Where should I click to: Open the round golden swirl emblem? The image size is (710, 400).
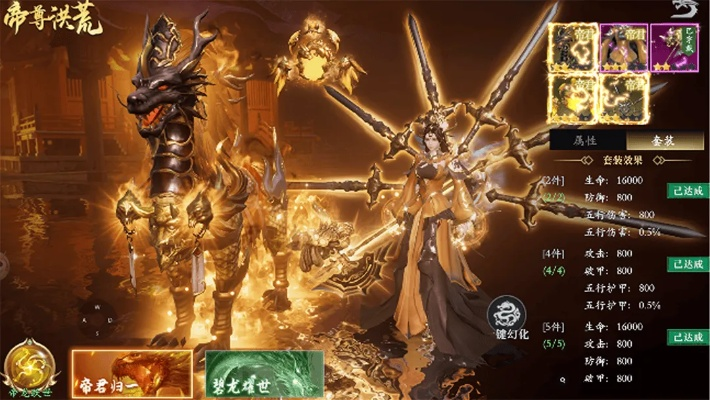(28, 364)
